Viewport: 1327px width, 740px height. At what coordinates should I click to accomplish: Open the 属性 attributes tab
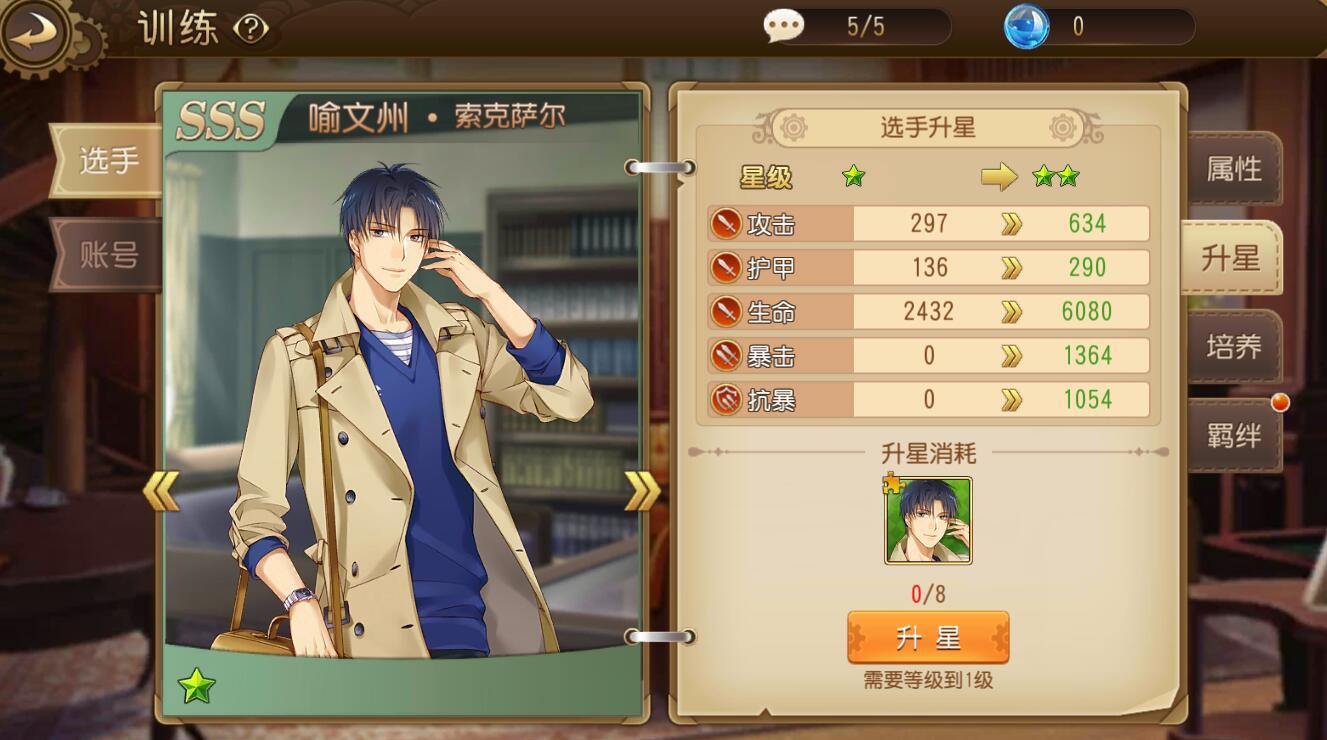click(x=1233, y=169)
